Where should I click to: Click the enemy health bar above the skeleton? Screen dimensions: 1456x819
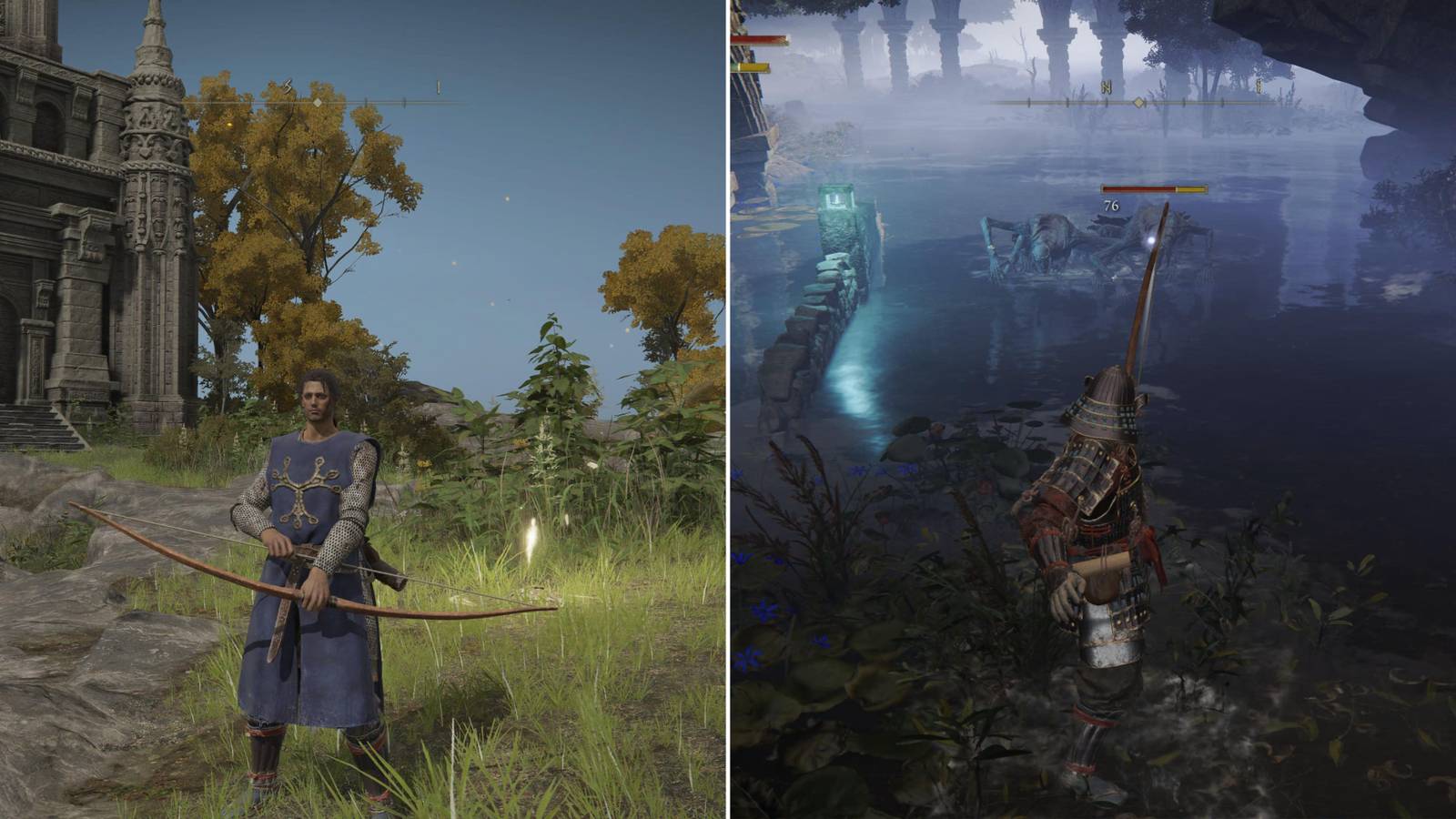point(1153,187)
